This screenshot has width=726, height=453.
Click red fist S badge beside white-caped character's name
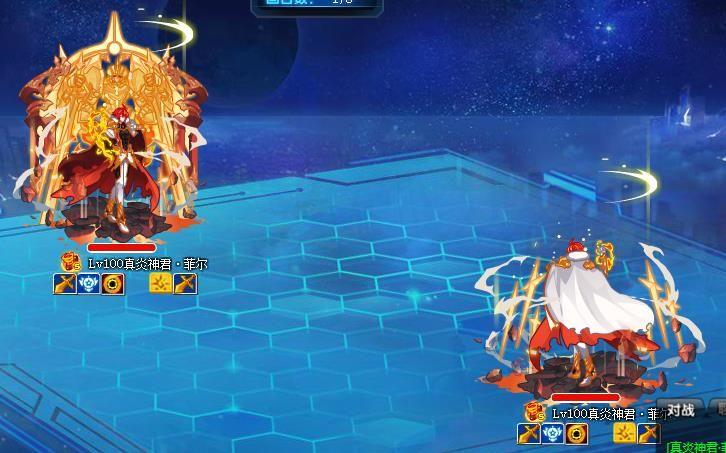click(535, 412)
